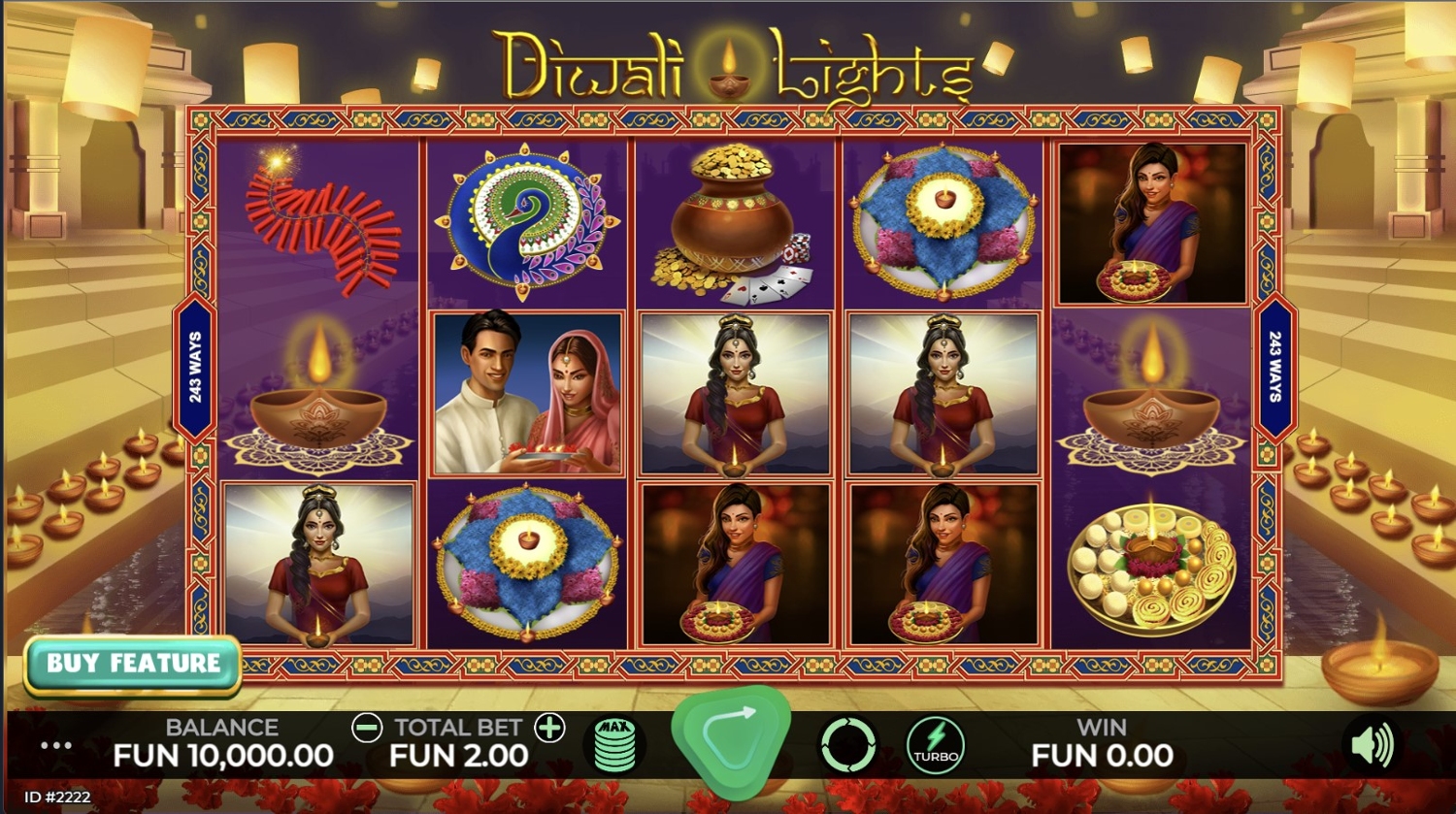Open the three-dot options menu
Screen dimensions: 1456x814
pos(56,745)
